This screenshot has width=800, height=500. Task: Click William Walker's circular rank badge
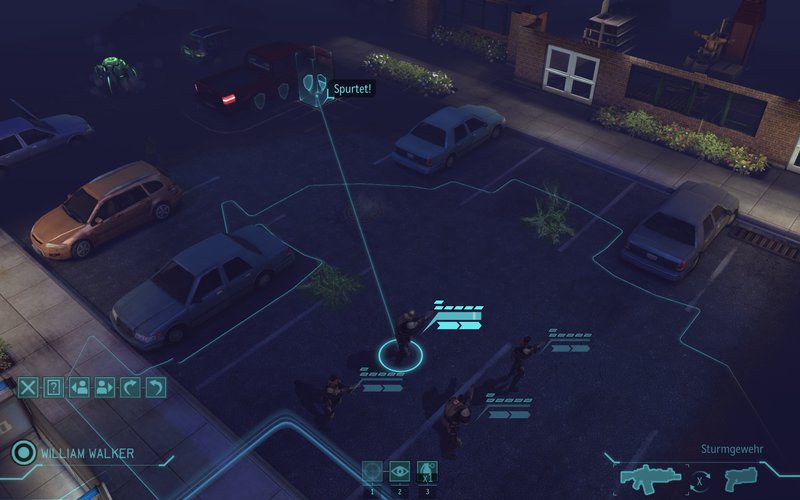(x=22, y=453)
